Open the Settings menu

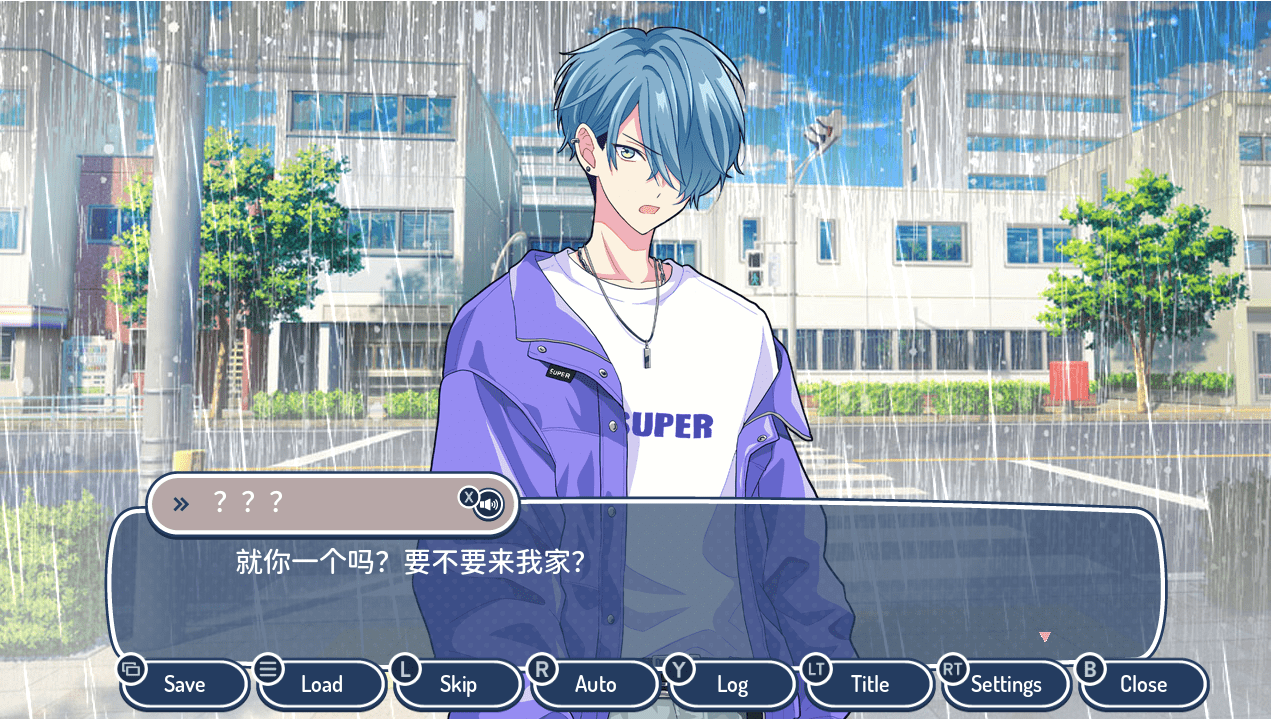coord(1006,685)
